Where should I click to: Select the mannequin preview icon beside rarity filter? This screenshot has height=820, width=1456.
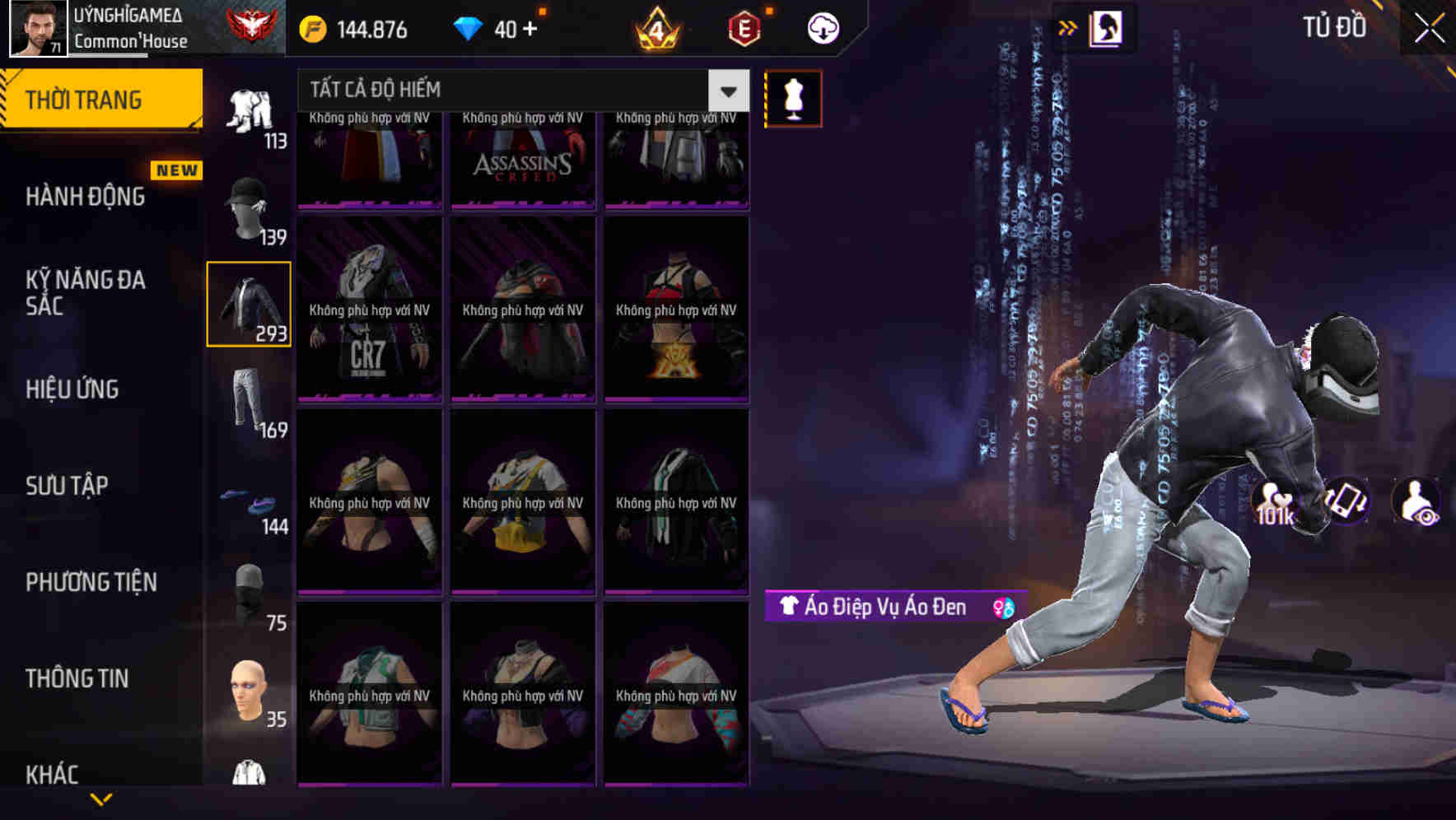click(793, 97)
